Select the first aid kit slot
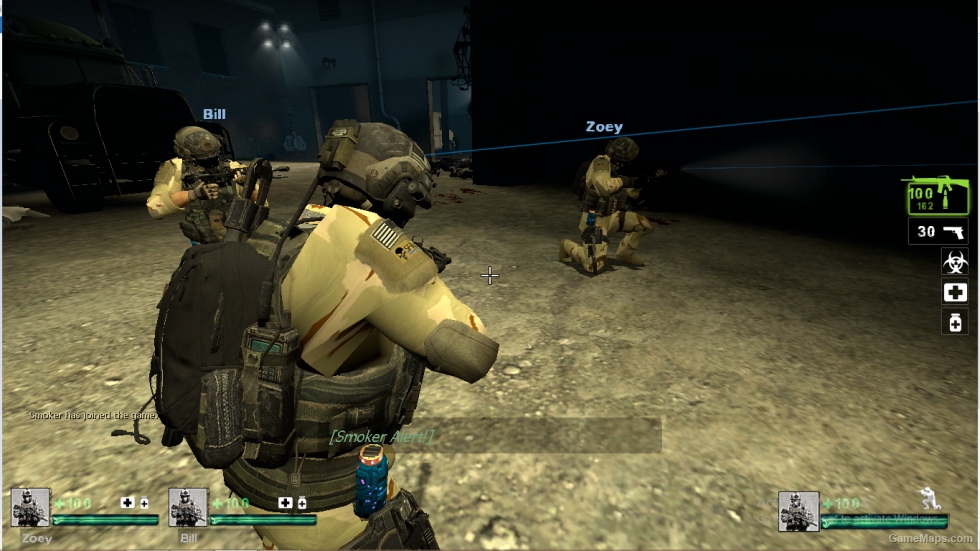This screenshot has width=980, height=551. (954, 292)
